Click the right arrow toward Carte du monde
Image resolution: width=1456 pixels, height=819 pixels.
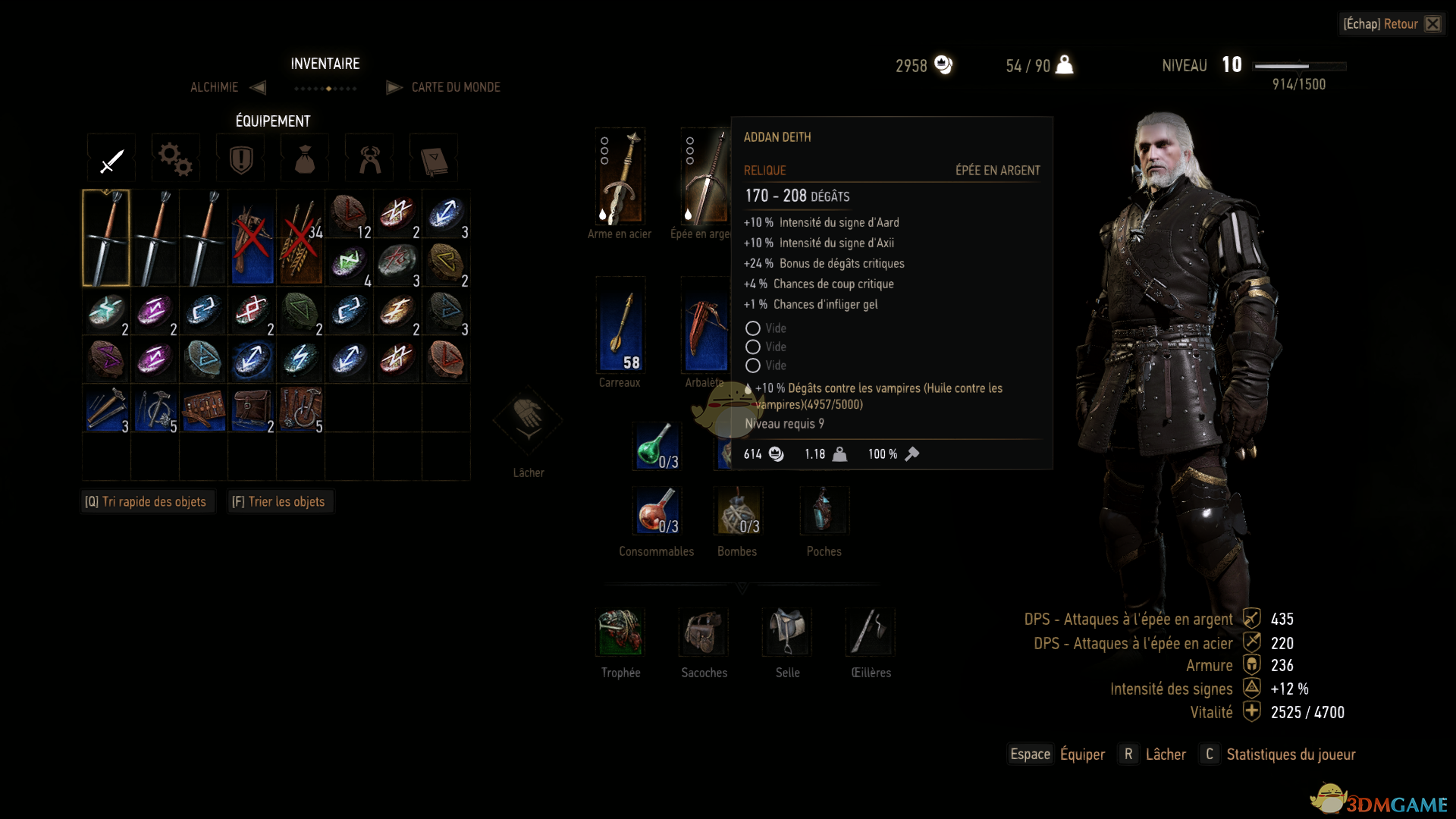[x=394, y=87]
